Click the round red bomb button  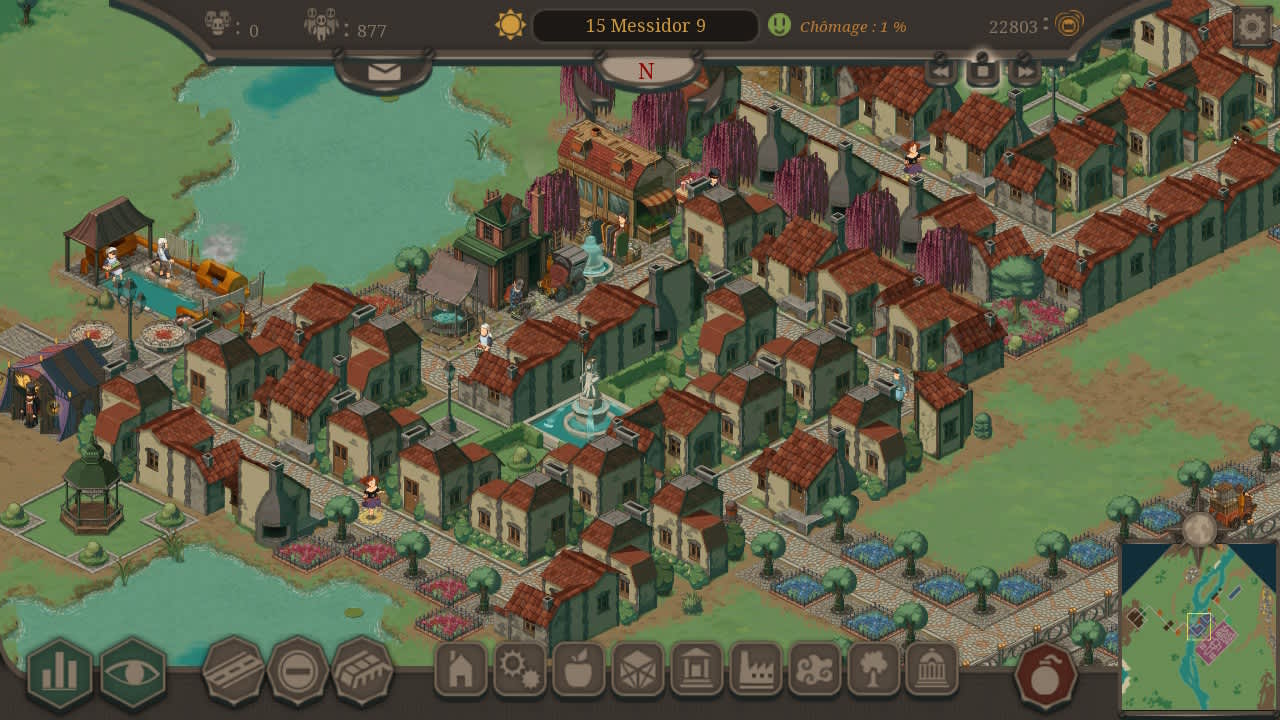pyautogui.click(x=1046, y=676)
